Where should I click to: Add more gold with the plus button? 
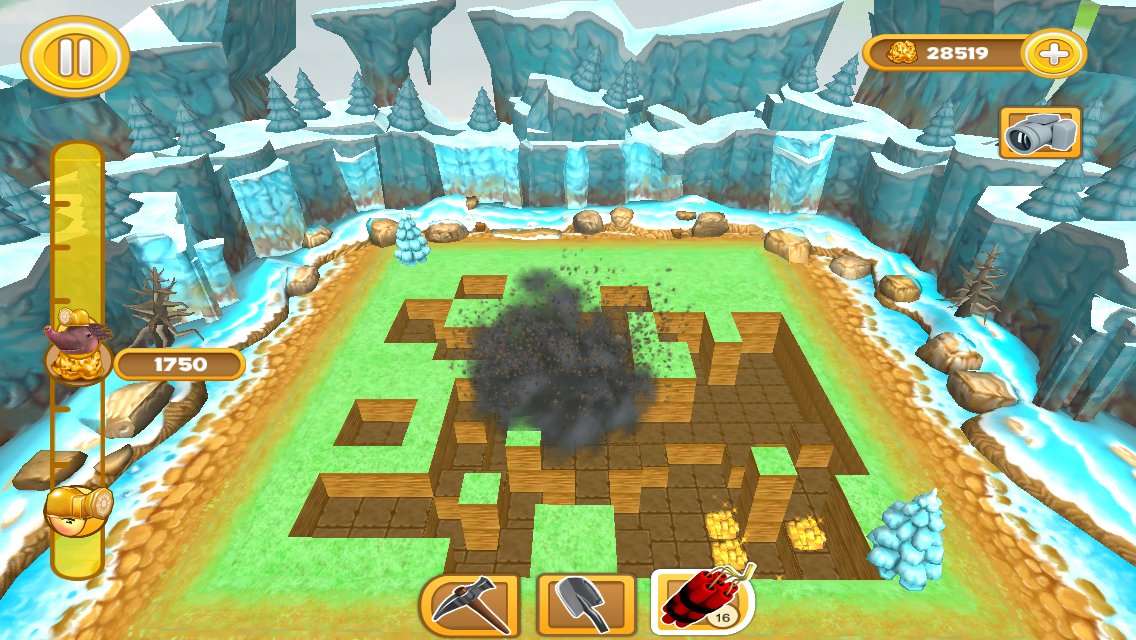pyautogui.click(x=1053, y=53)
